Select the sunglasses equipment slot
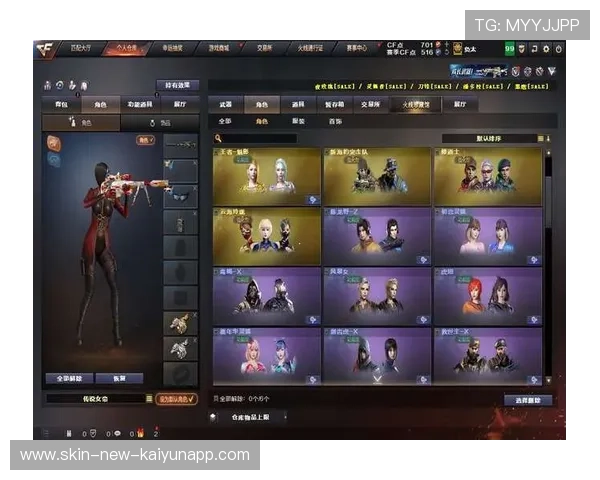The width and height of the screenshot is (600, 480). (x=180, y=194)
